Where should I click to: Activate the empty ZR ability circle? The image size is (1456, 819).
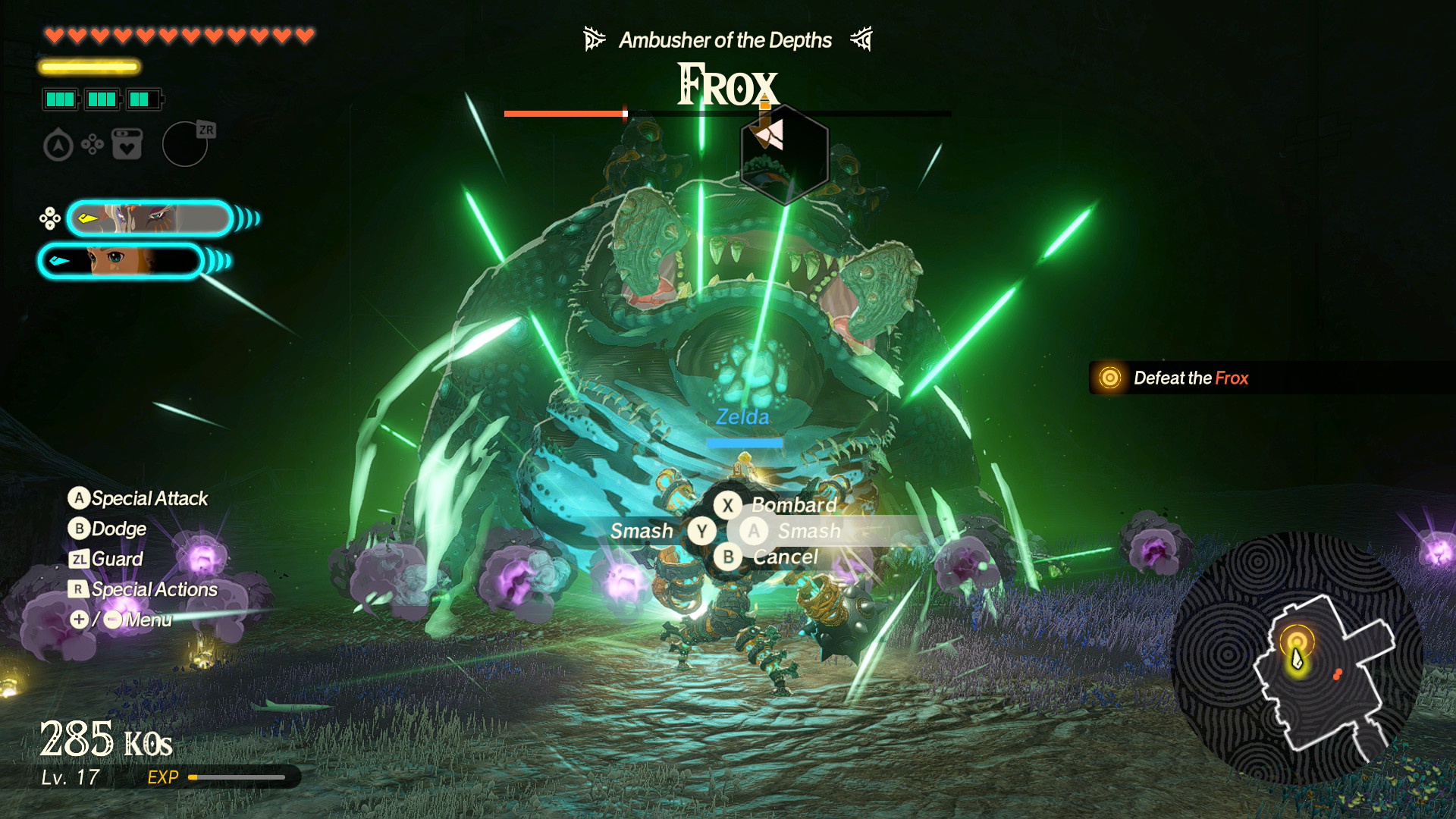185,144
